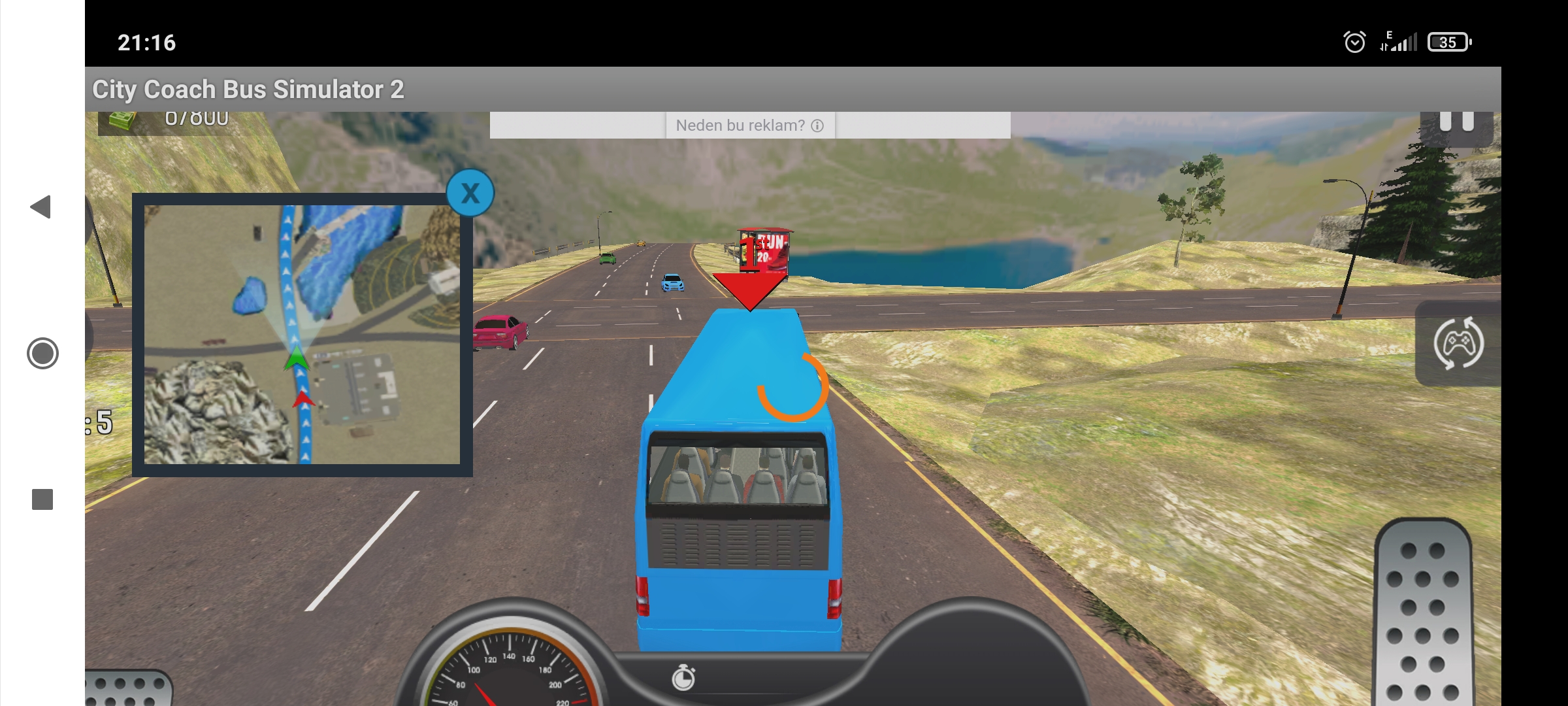This screenshot has height=706, width=1568.
Task: Close the minimap with the X button
Action: (x=470, y=193)
